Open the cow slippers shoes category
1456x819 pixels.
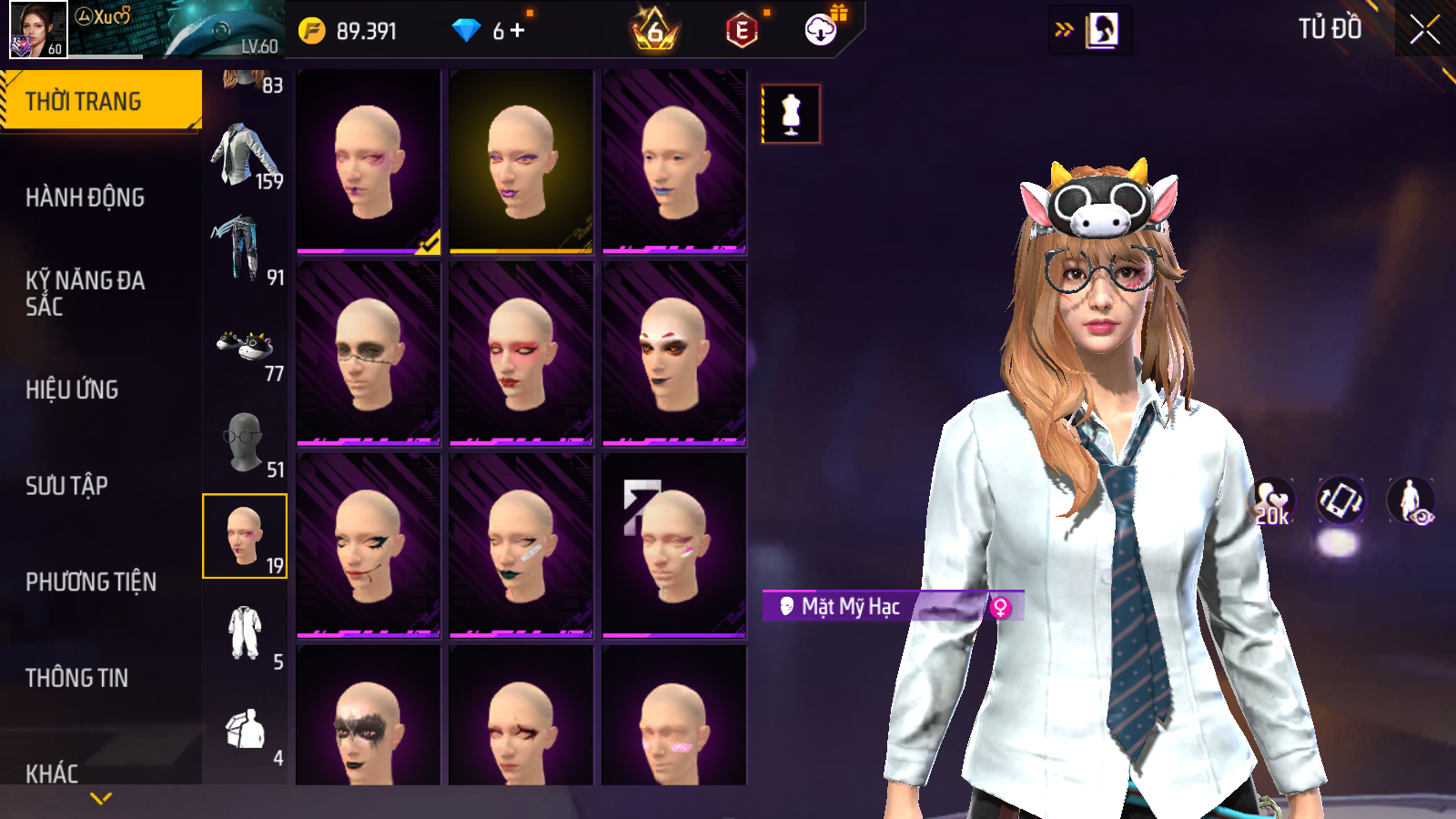pos(244,348)
